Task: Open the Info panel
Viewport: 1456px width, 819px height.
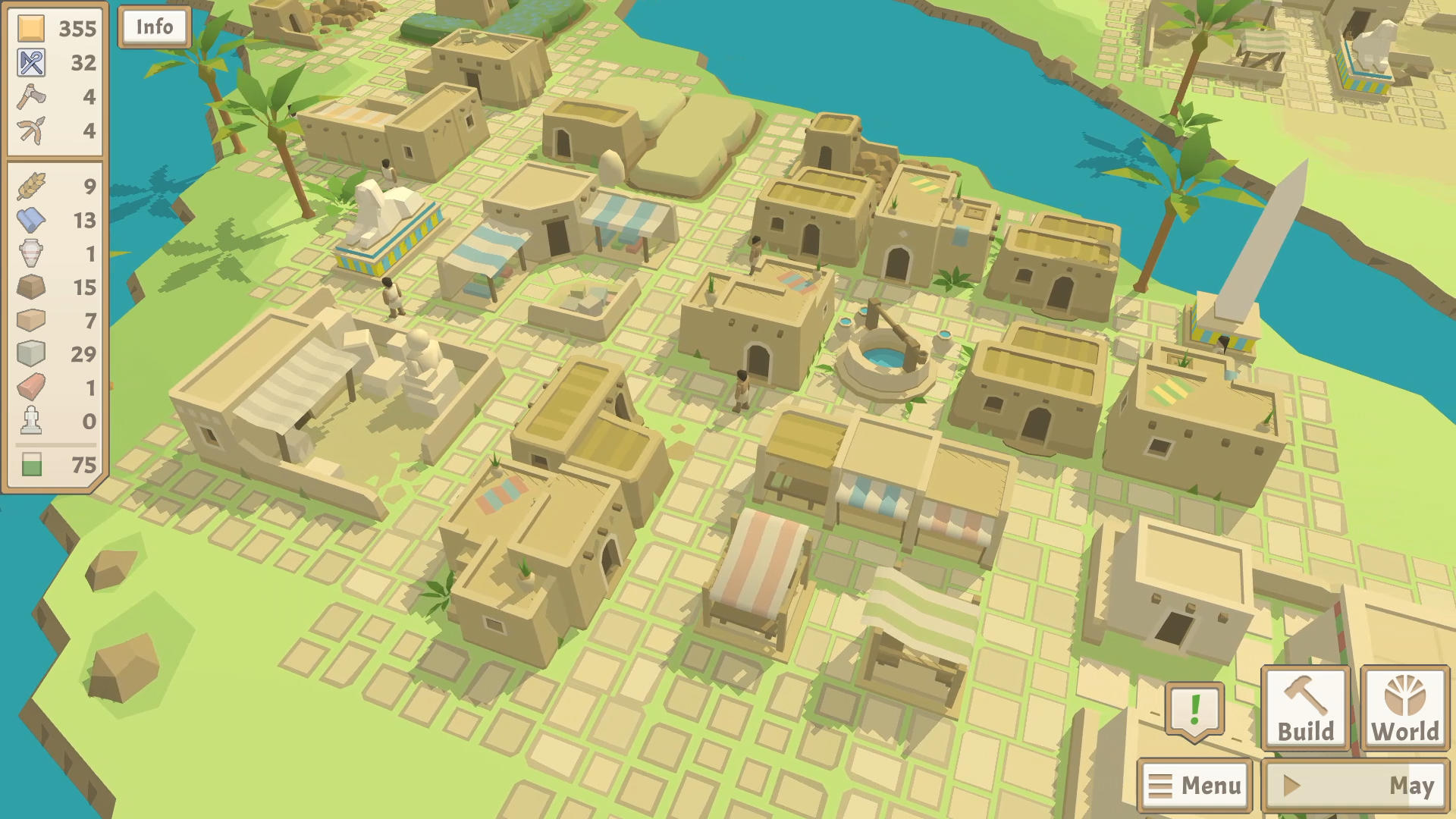Action: click(154, 27)
